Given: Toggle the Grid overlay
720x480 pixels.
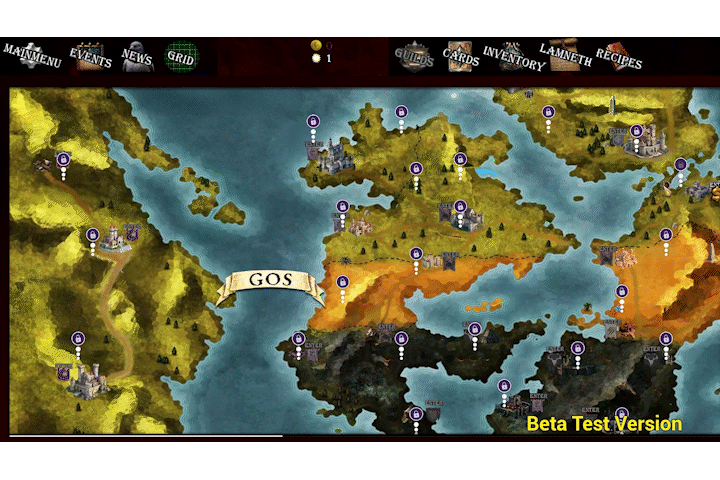Looking at the screenshot, I should click(x=181, y=55).
